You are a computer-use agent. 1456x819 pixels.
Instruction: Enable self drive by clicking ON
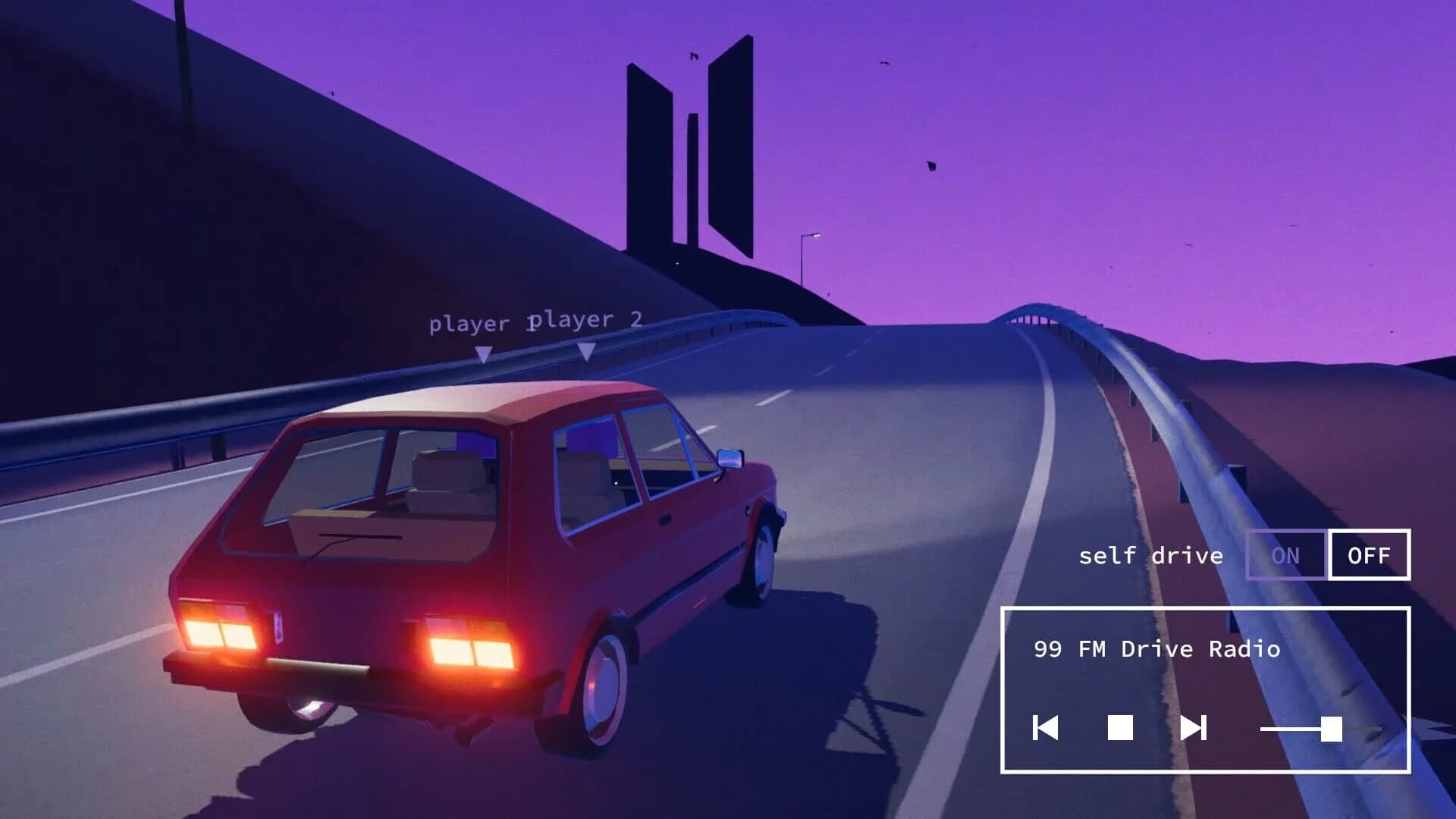point(1287,556)
